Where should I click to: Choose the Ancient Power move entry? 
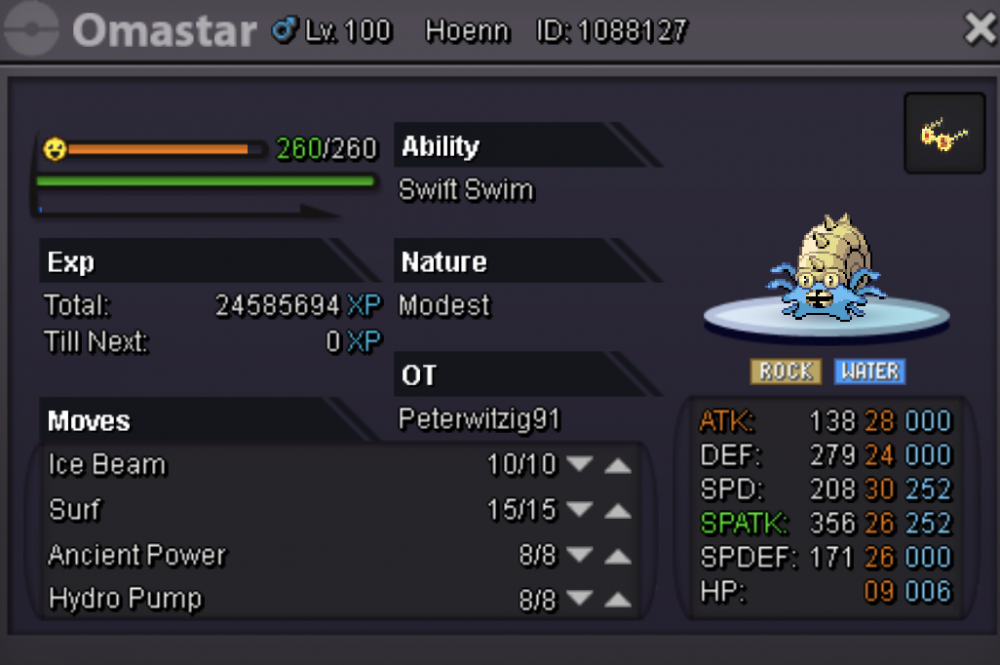tap(137, 555)
